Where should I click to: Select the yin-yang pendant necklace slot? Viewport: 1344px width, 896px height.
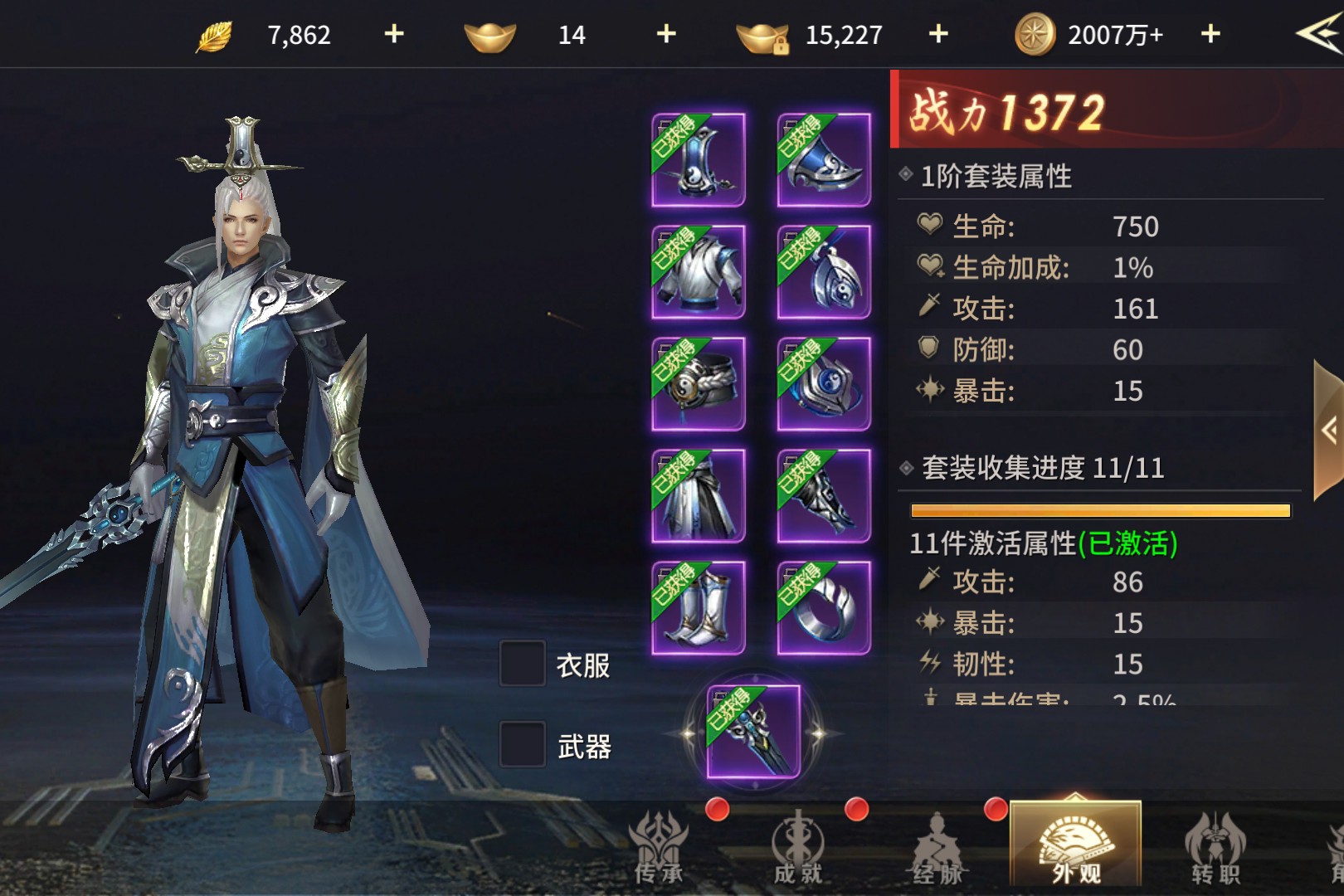click(824, 272)
